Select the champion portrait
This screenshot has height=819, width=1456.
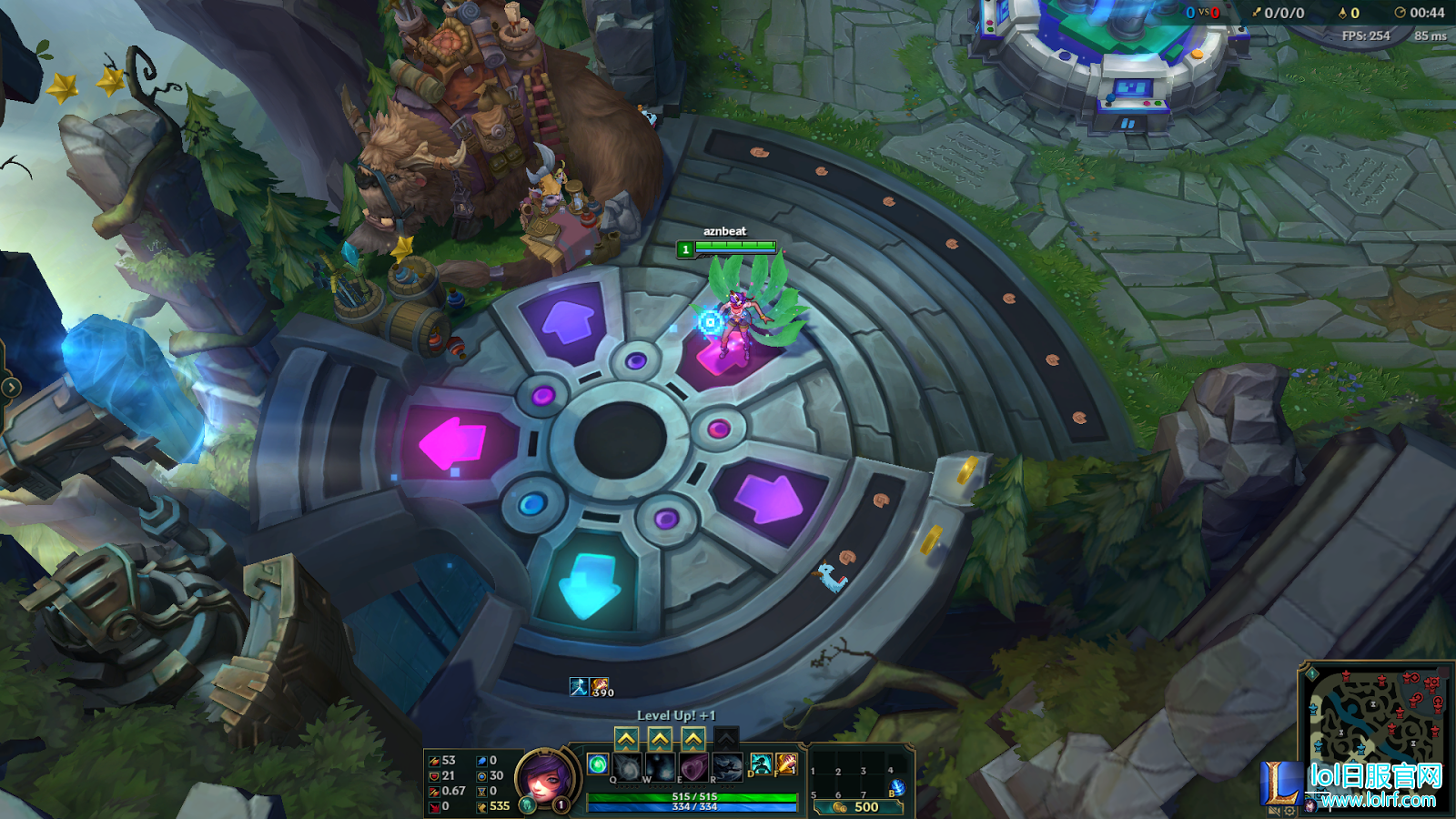tap(545, 778)
